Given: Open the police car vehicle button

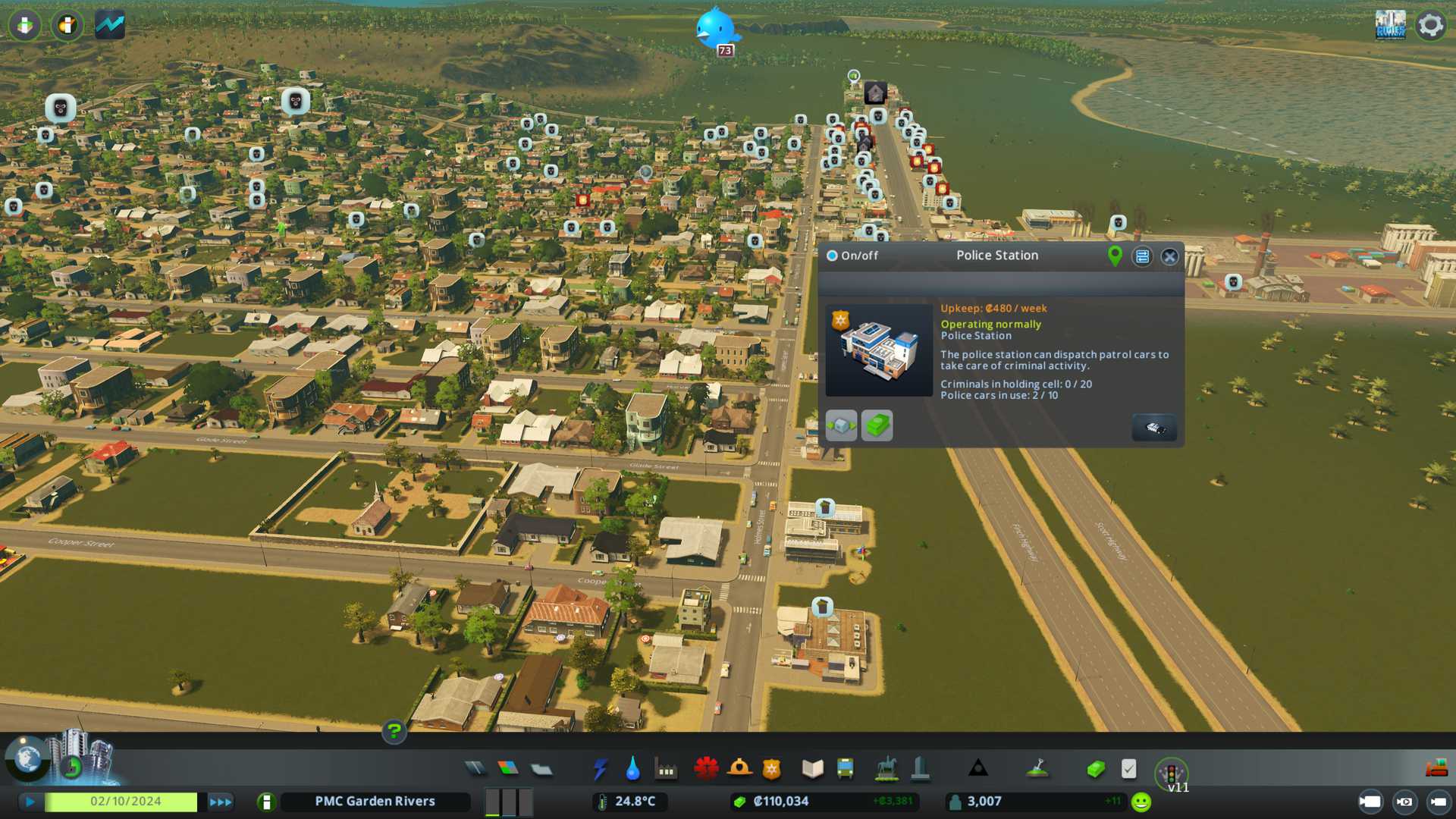Looking at the screenshot, I should [x=1154, y=428].
